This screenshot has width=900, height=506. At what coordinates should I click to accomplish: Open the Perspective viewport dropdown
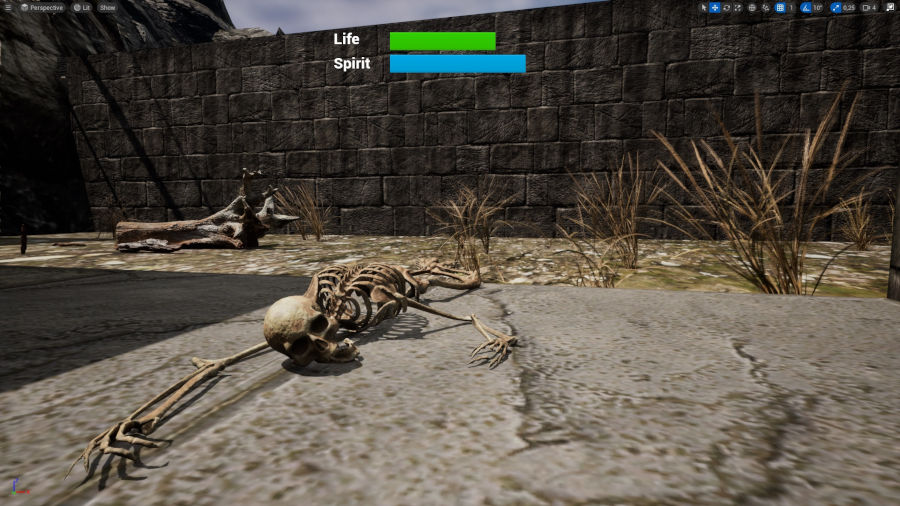[x=41, y=7]
